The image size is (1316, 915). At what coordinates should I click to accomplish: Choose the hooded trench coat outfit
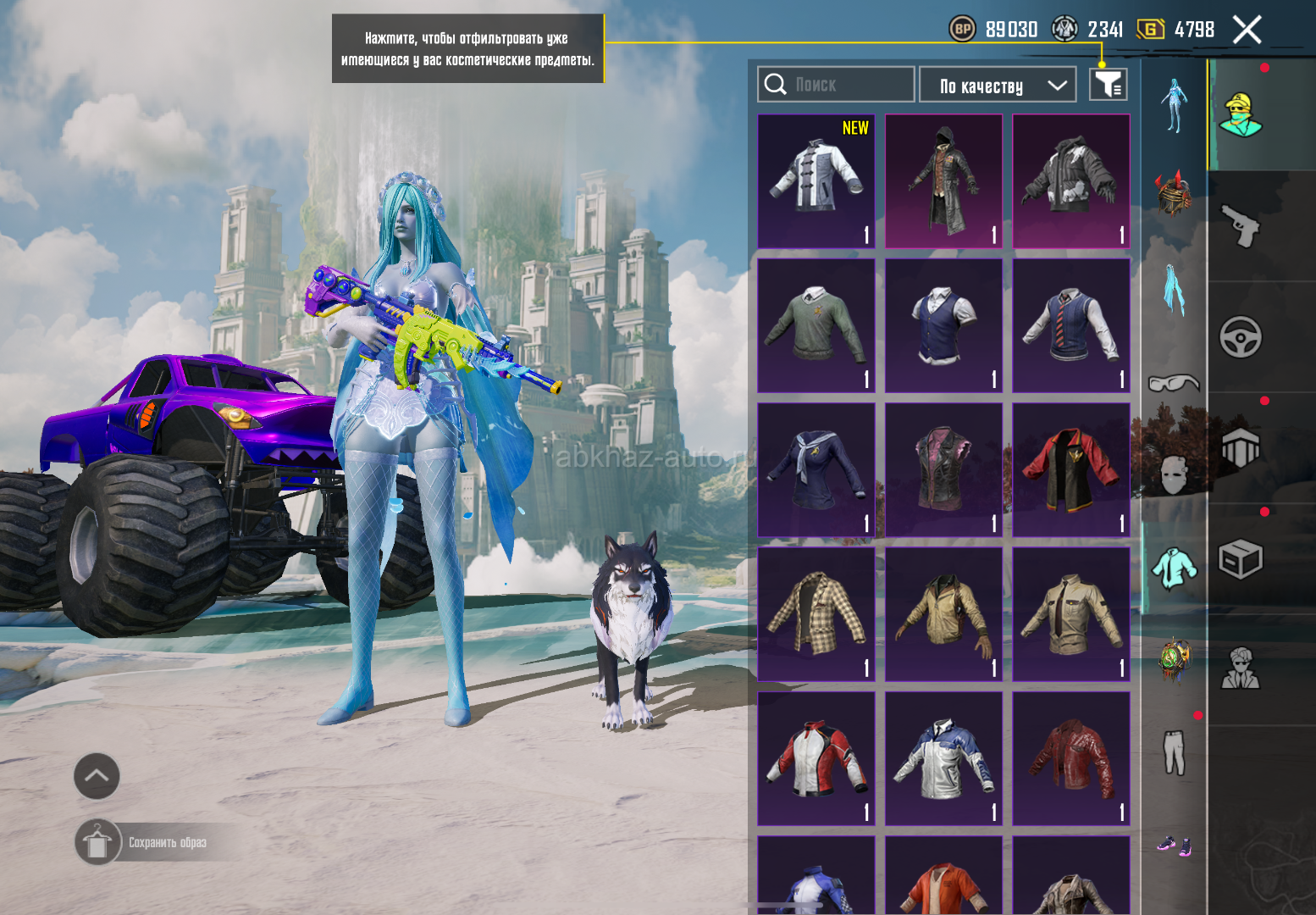(943, 181)
